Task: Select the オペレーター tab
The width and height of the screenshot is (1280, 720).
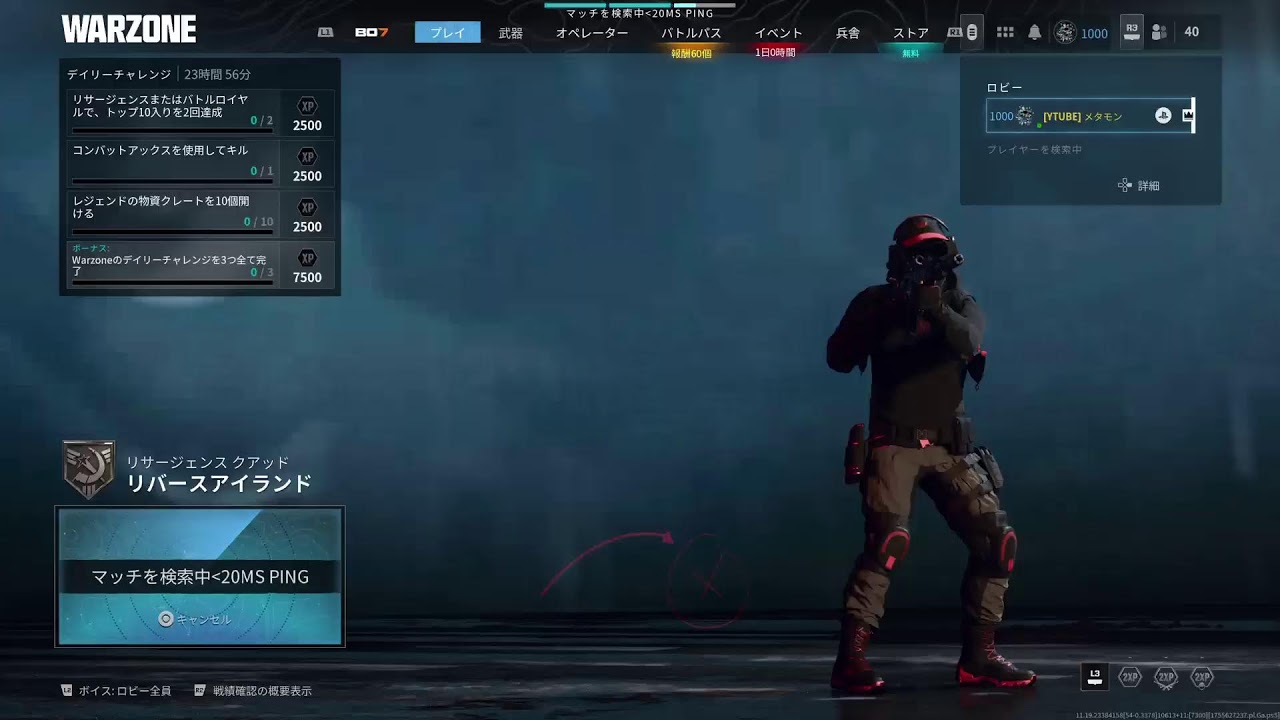Action: [592, 33]
